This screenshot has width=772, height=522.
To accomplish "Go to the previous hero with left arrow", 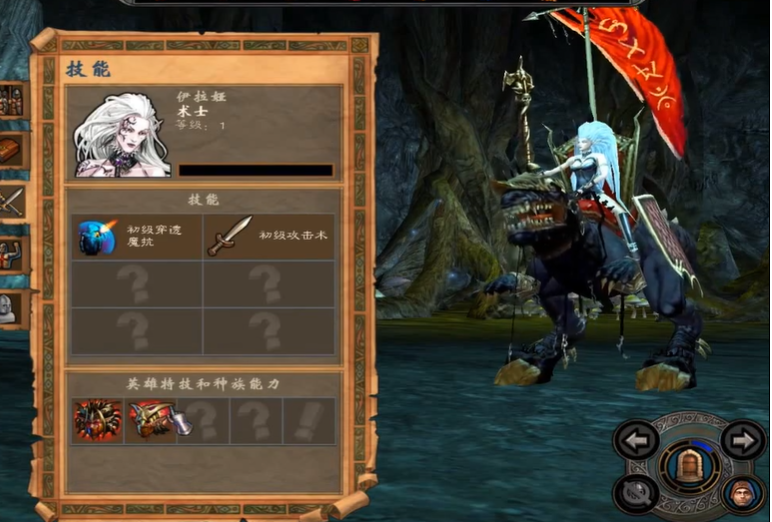I will (636, 440).
